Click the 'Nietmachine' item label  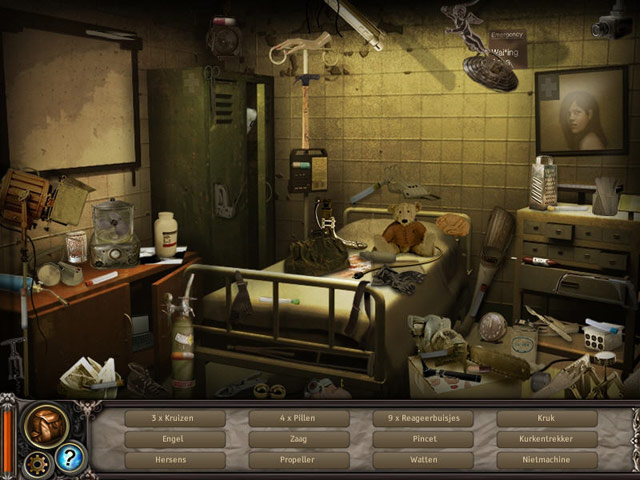tap(547, 460)
